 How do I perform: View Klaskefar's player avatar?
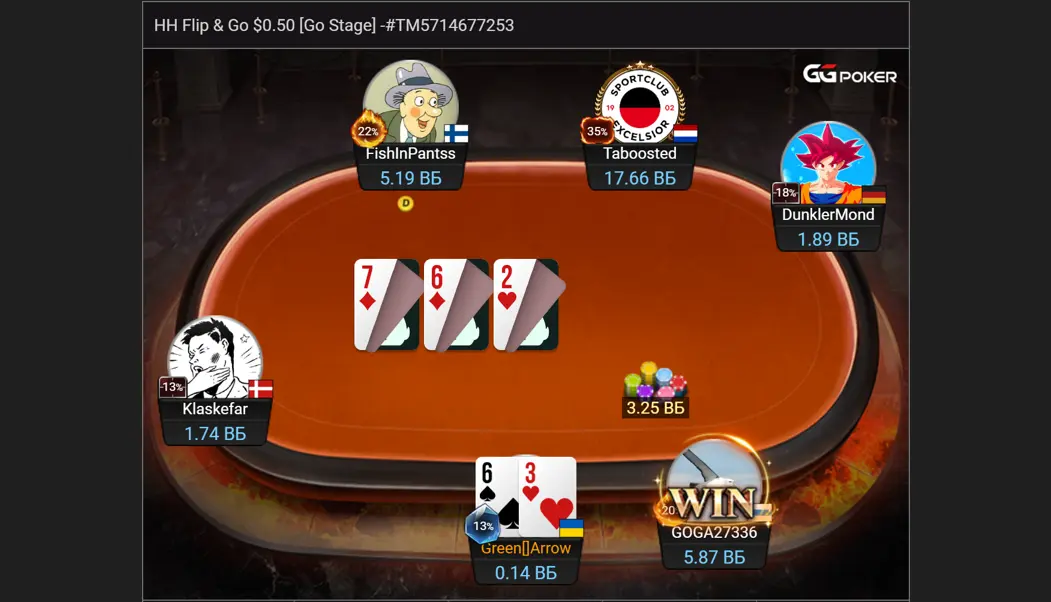(x=215, y=358)
